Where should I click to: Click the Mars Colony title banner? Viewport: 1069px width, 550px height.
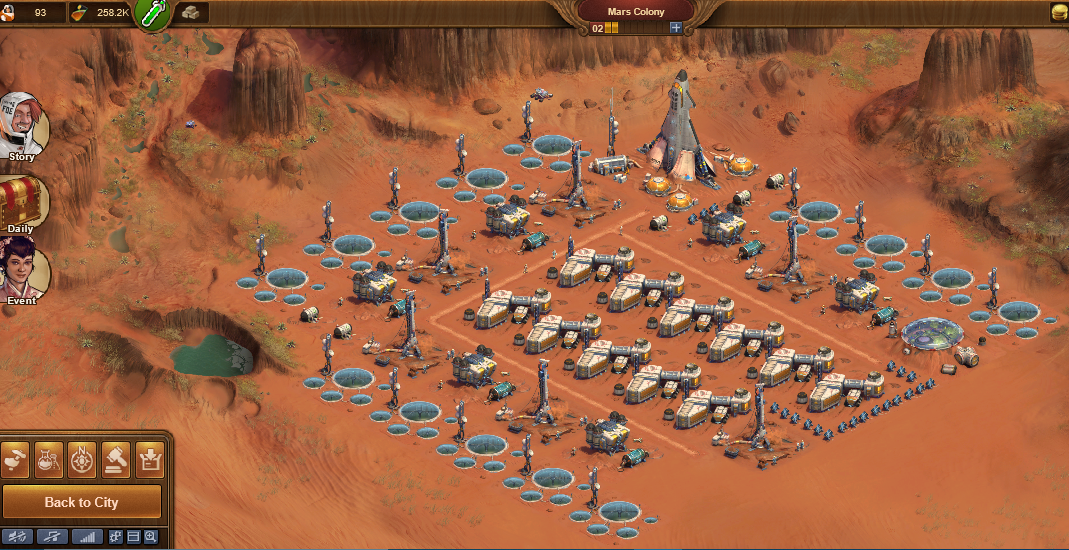click(635, 12)
